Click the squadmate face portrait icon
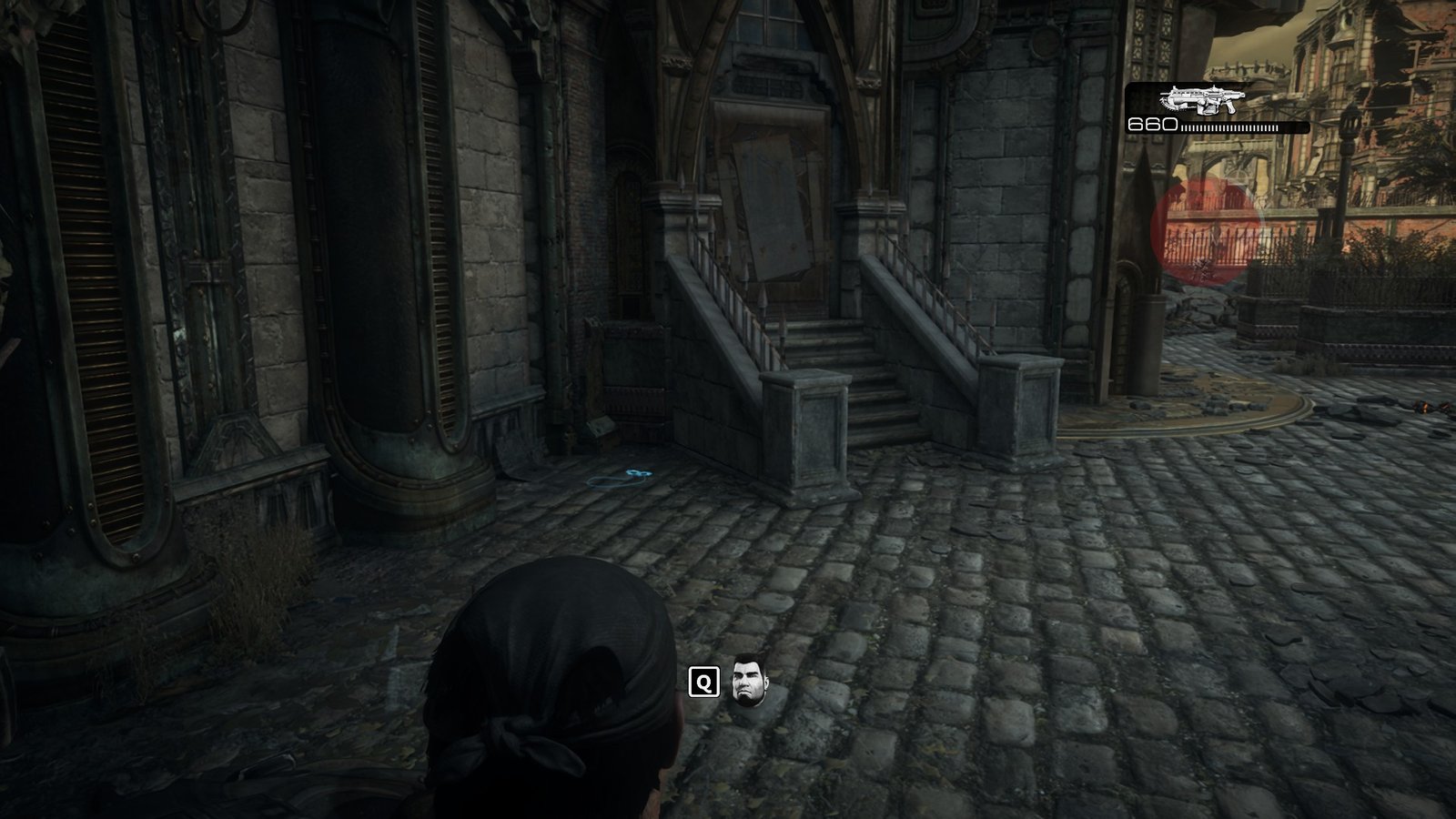 (745, 680)
